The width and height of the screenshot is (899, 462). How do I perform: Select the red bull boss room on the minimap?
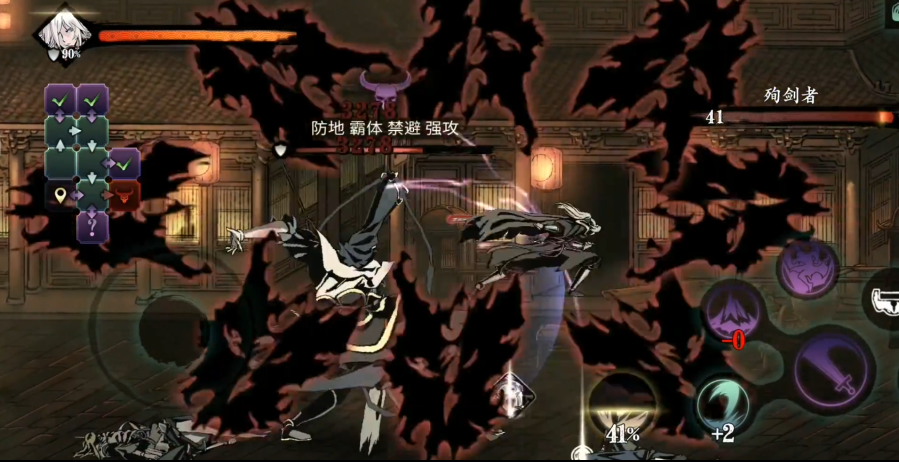pyautogui.click(x=123, y=194)
